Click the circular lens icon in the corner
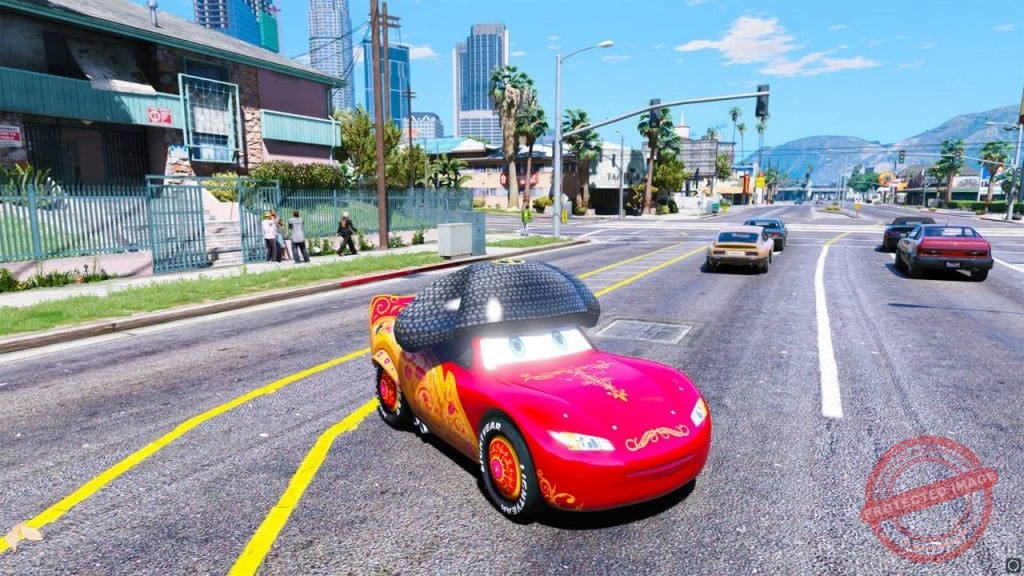Image resolution: width=1024 pixels, height=576 pixels. tap(1012, 564)
